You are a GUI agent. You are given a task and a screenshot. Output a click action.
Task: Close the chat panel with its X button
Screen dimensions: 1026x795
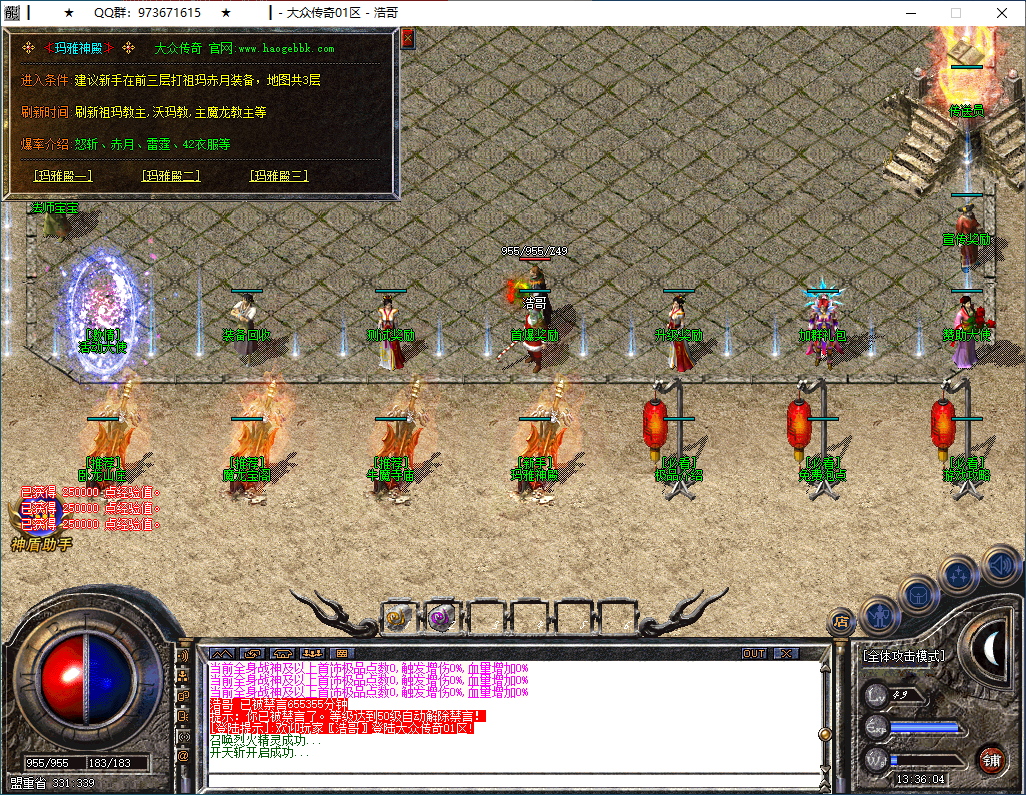coord(787,653)
